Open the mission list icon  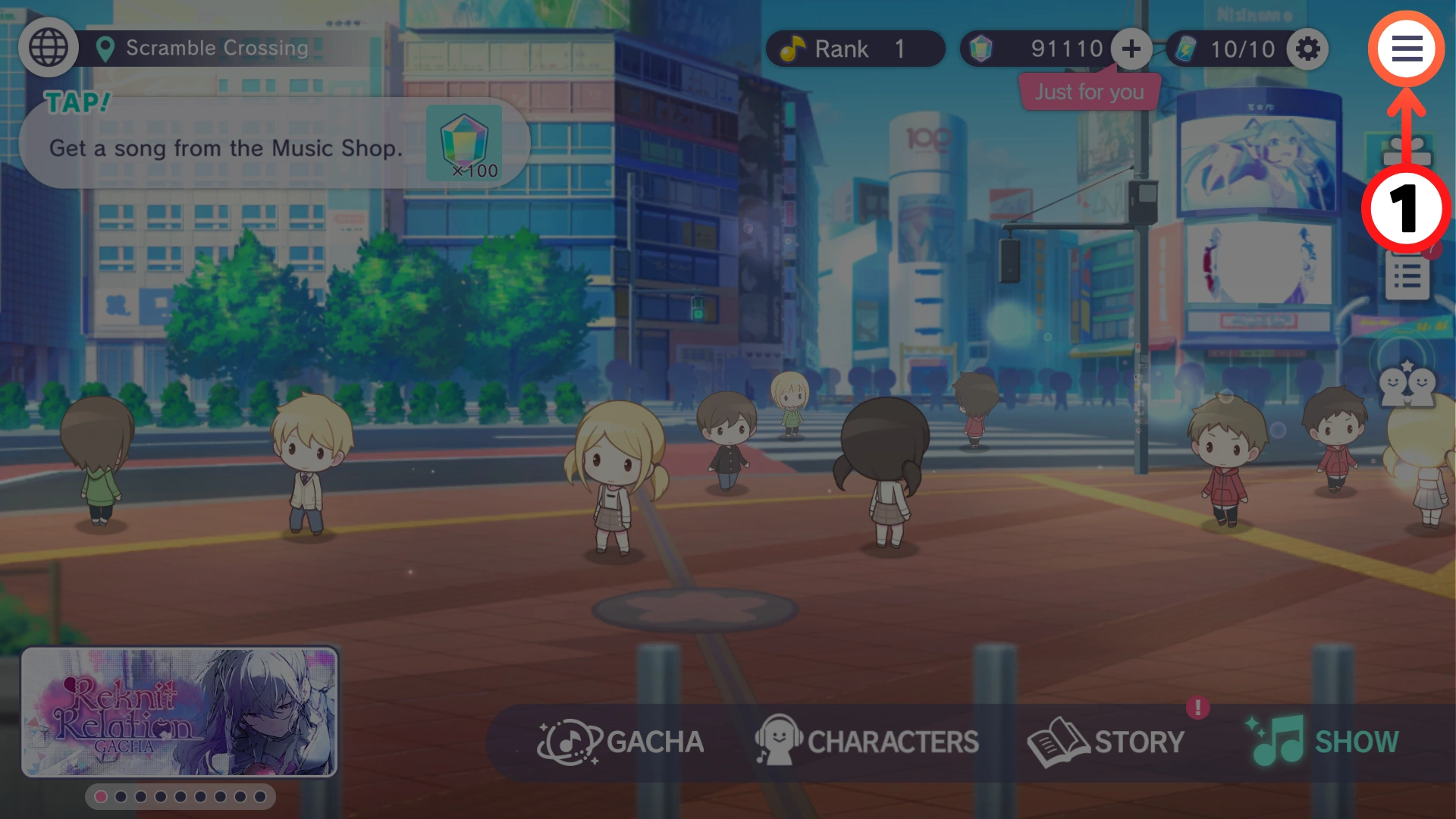[1407, 276]
